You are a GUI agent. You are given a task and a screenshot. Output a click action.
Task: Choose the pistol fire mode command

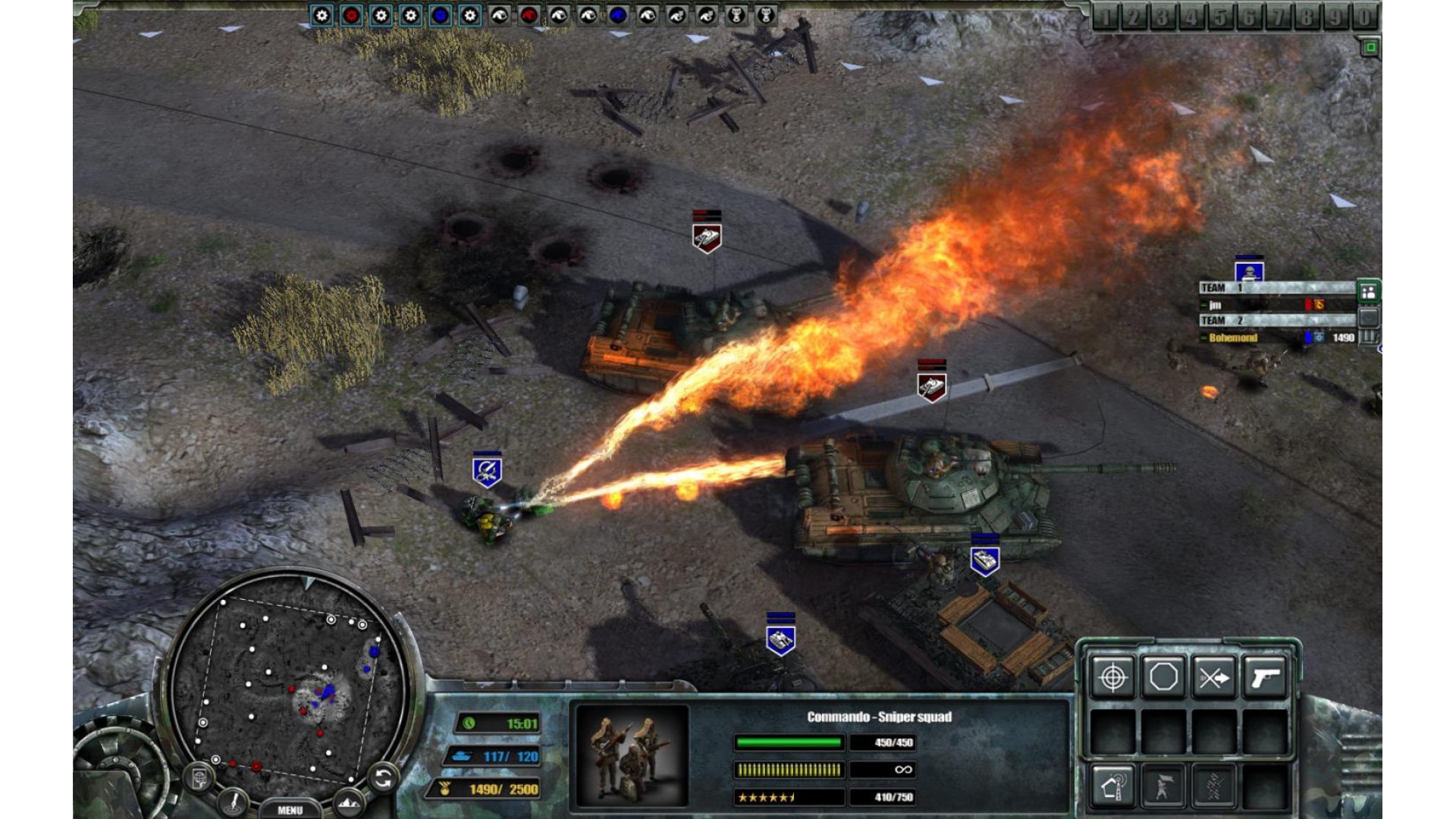click(1265, 676)
